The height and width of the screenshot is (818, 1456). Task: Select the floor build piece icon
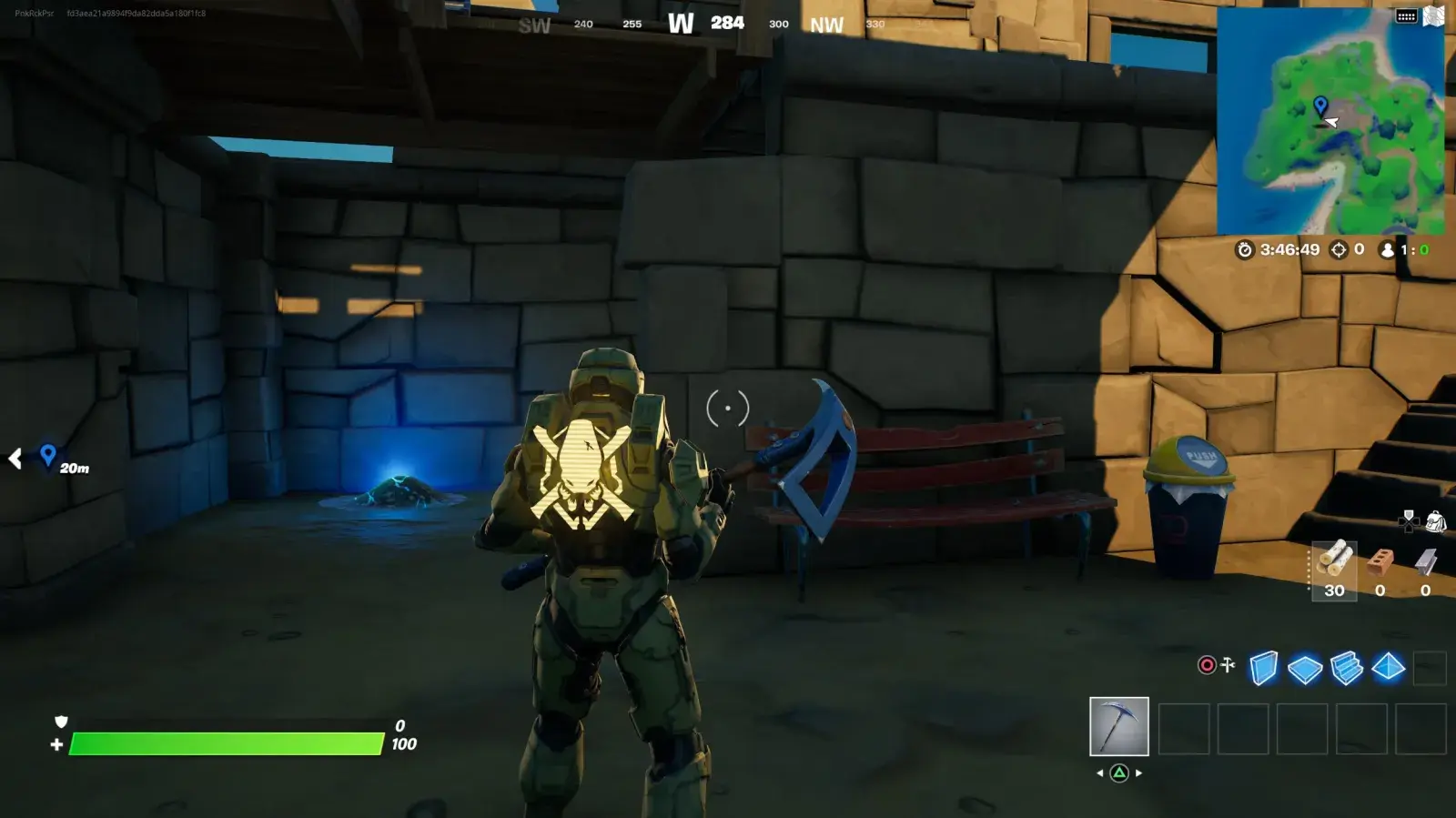point(1304,667)
